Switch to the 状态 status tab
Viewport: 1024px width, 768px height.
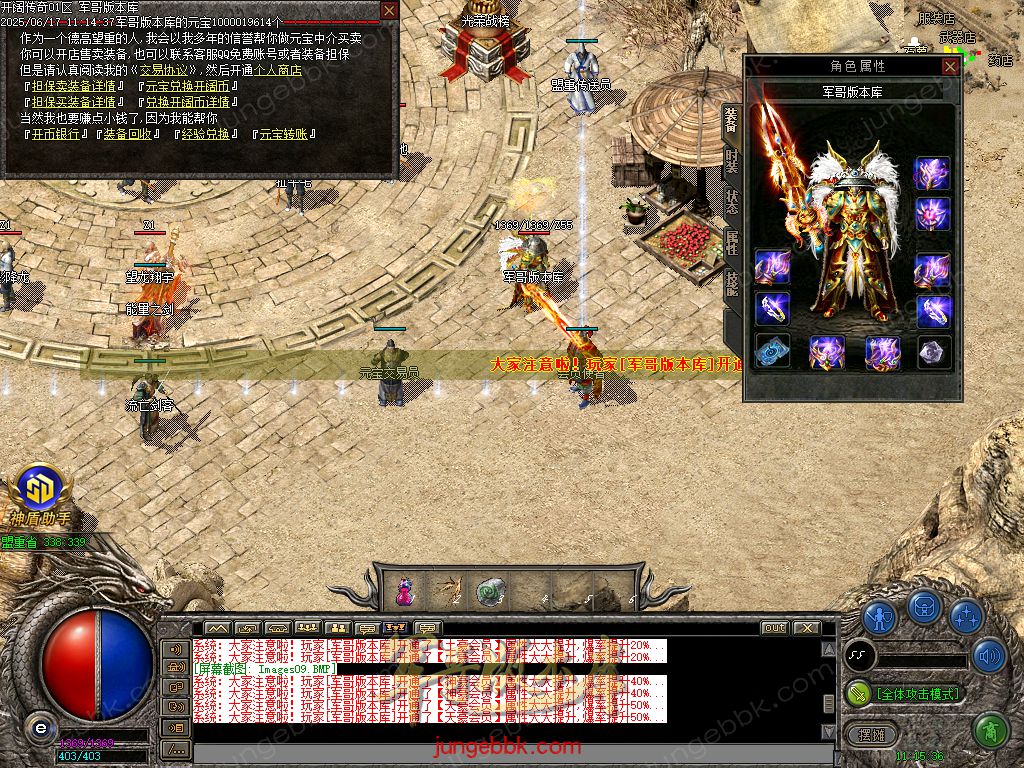coord(731,200)
